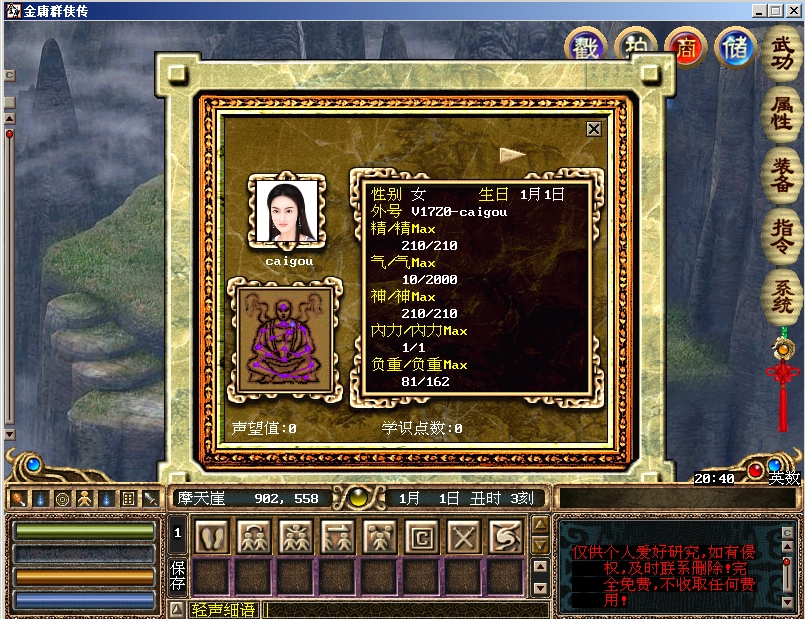The width and height of the screenshot is (805, 619).
Task: Flip to next page with the arrow
Action: tap(513, 154)
